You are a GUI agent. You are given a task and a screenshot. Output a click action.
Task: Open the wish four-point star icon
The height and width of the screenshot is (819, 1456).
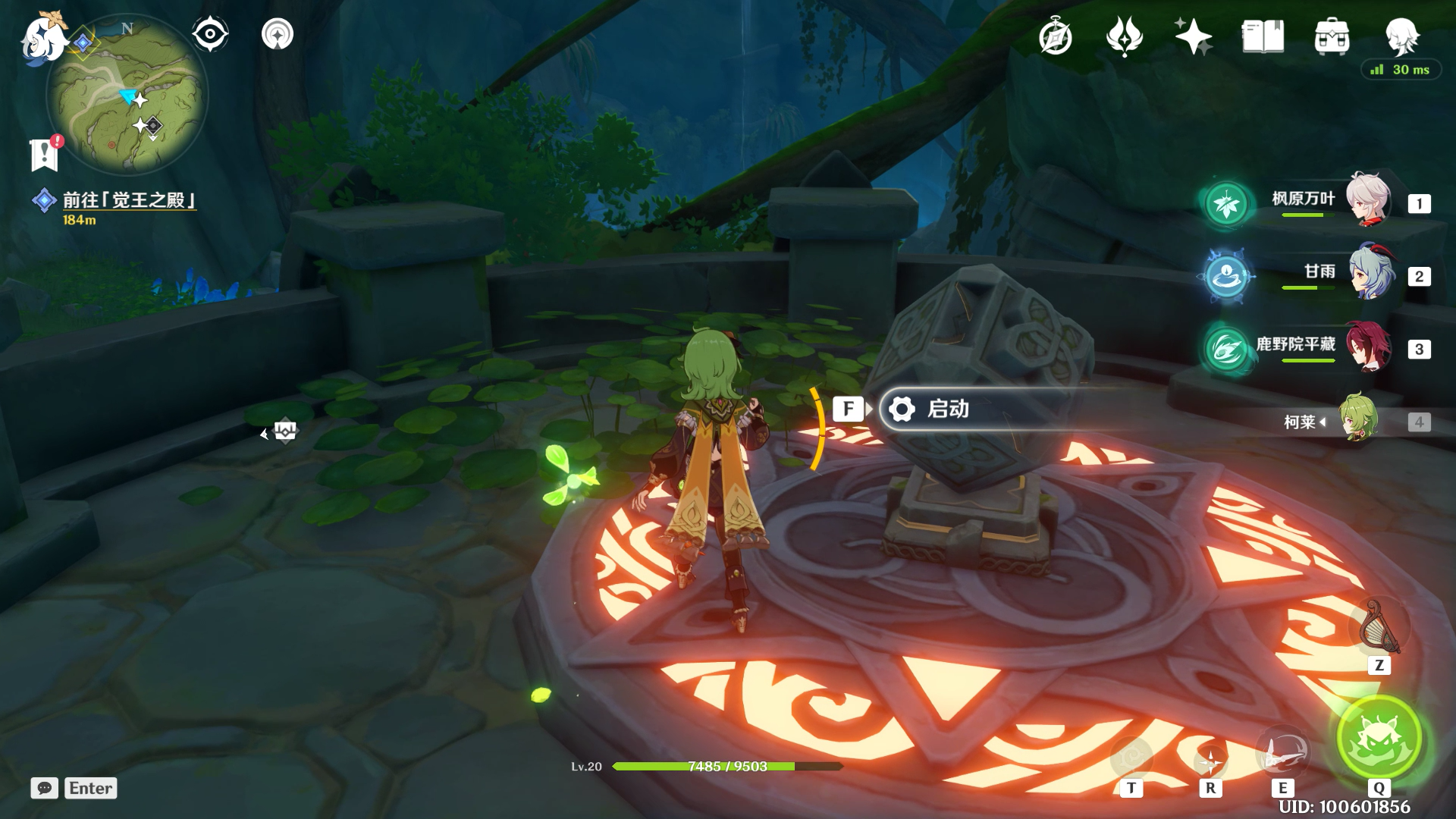click(x=1193, y=36)
